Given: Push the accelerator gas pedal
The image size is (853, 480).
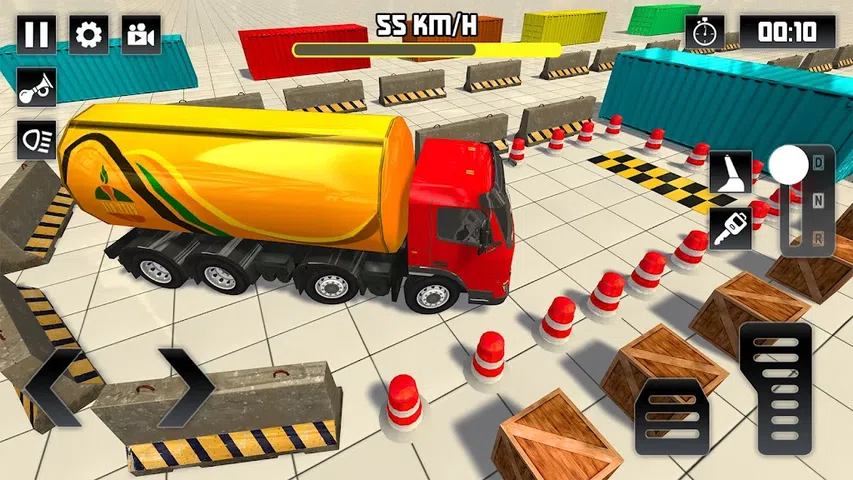Looking at the screenshot, I should coord(776,387).
